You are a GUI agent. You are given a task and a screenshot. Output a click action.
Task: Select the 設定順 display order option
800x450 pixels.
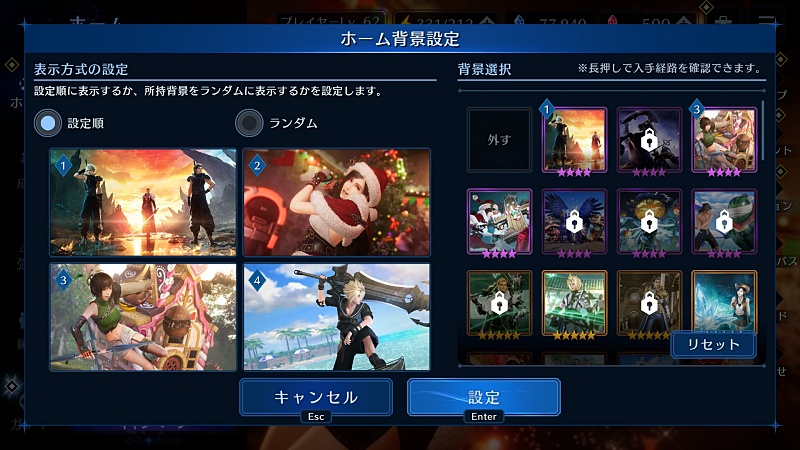(x=48, y=123)
